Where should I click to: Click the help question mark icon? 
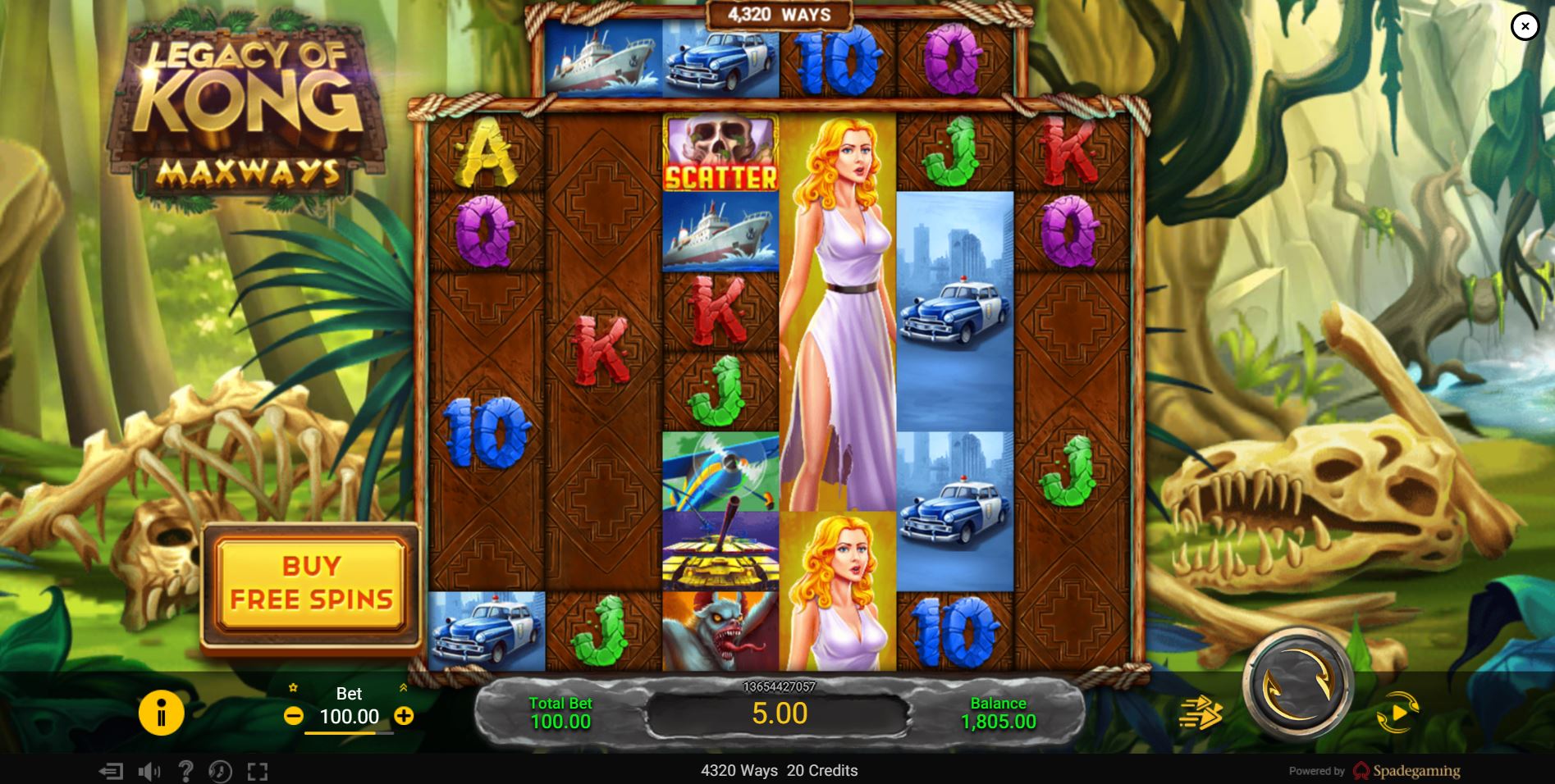187,771
